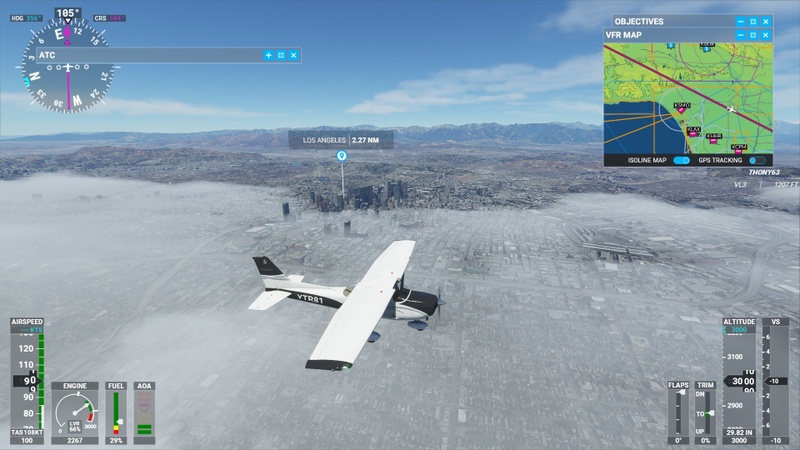800x450 pixels.
Task: Click the Los Angeles point-of-interest marker
Action: [342, 156]
